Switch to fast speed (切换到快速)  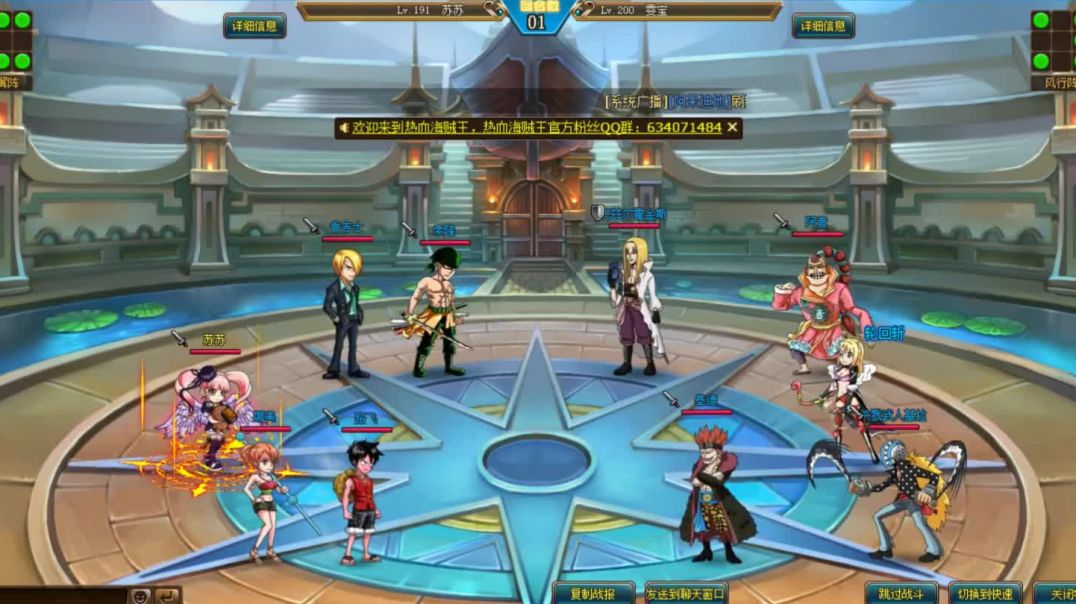tap(984, 593)
